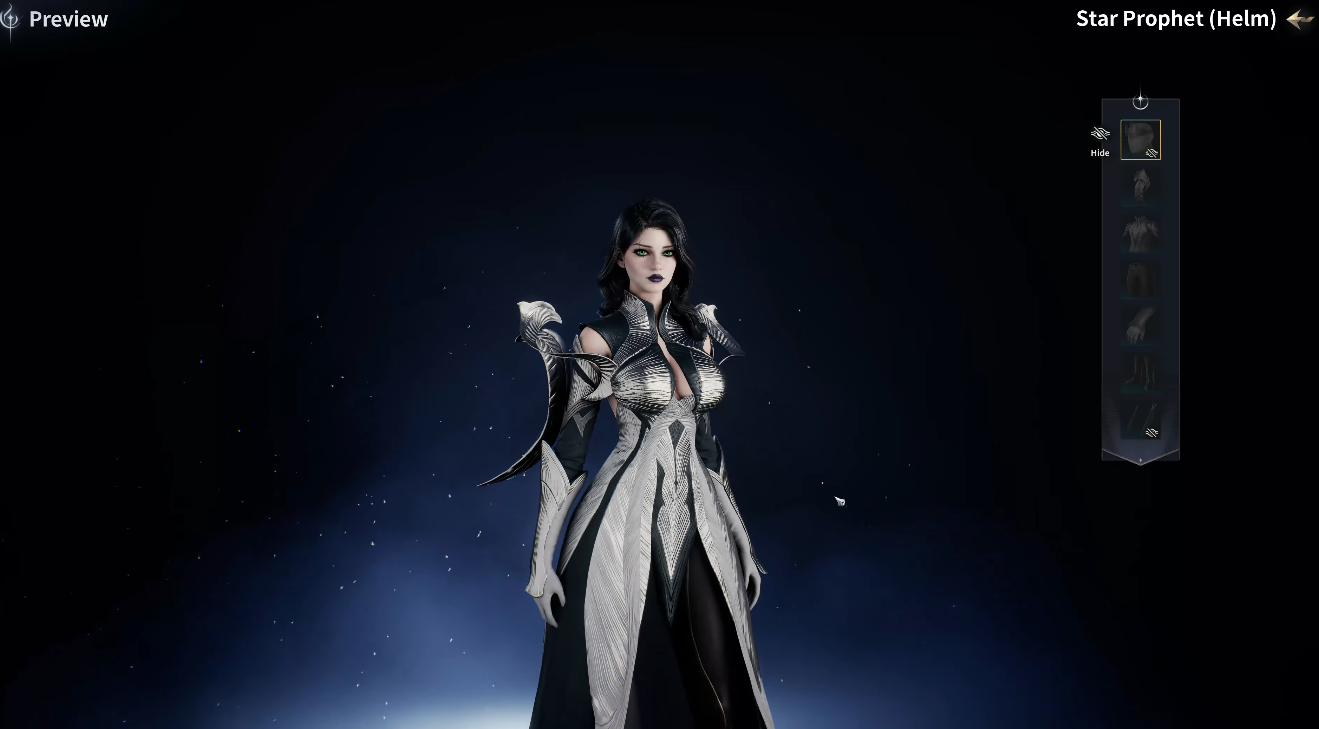
Task: Select the gloves equipment slot
Action: pos(1140,325)
